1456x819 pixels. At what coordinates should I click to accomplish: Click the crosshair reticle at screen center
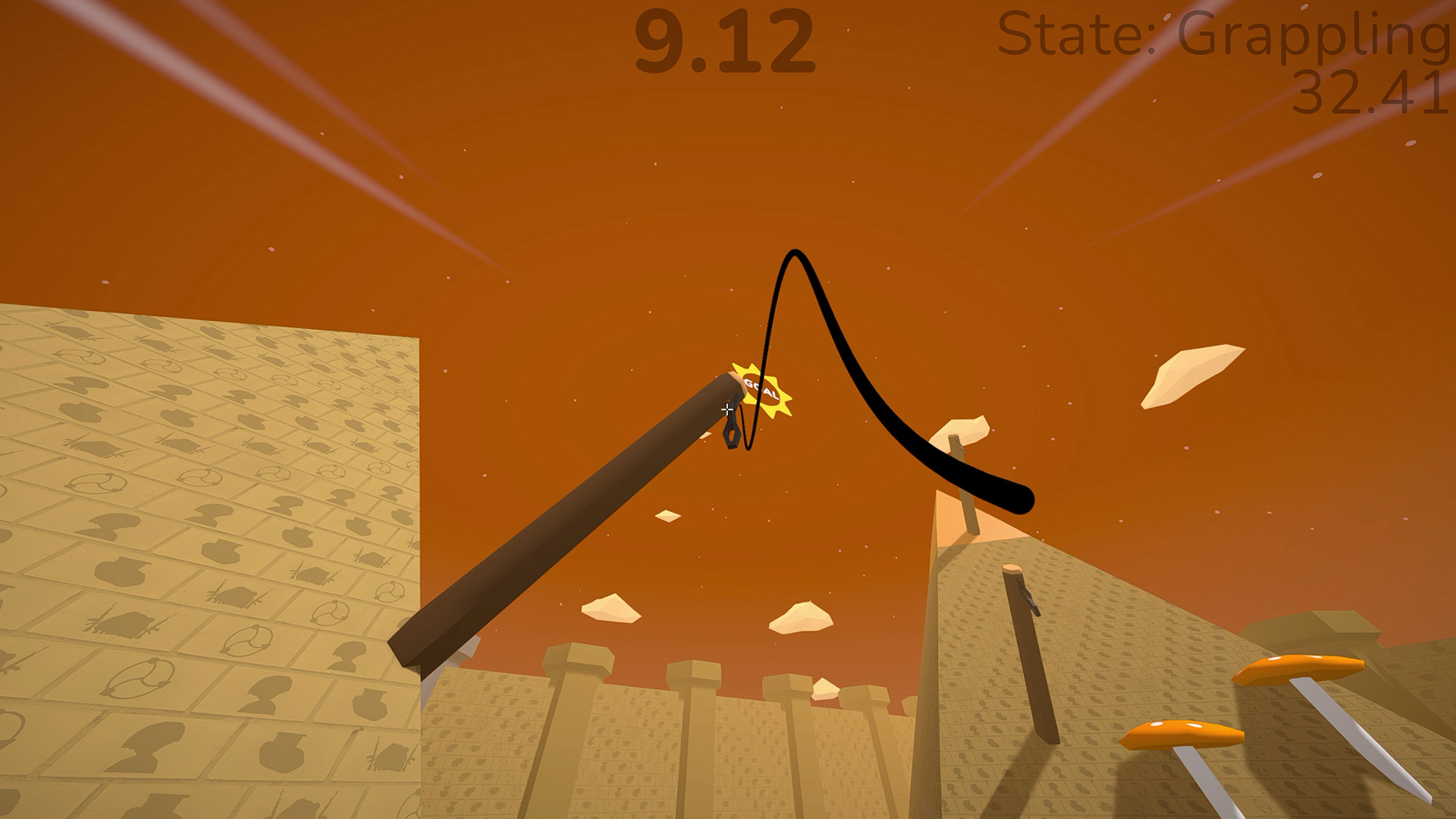click(726, 409)
